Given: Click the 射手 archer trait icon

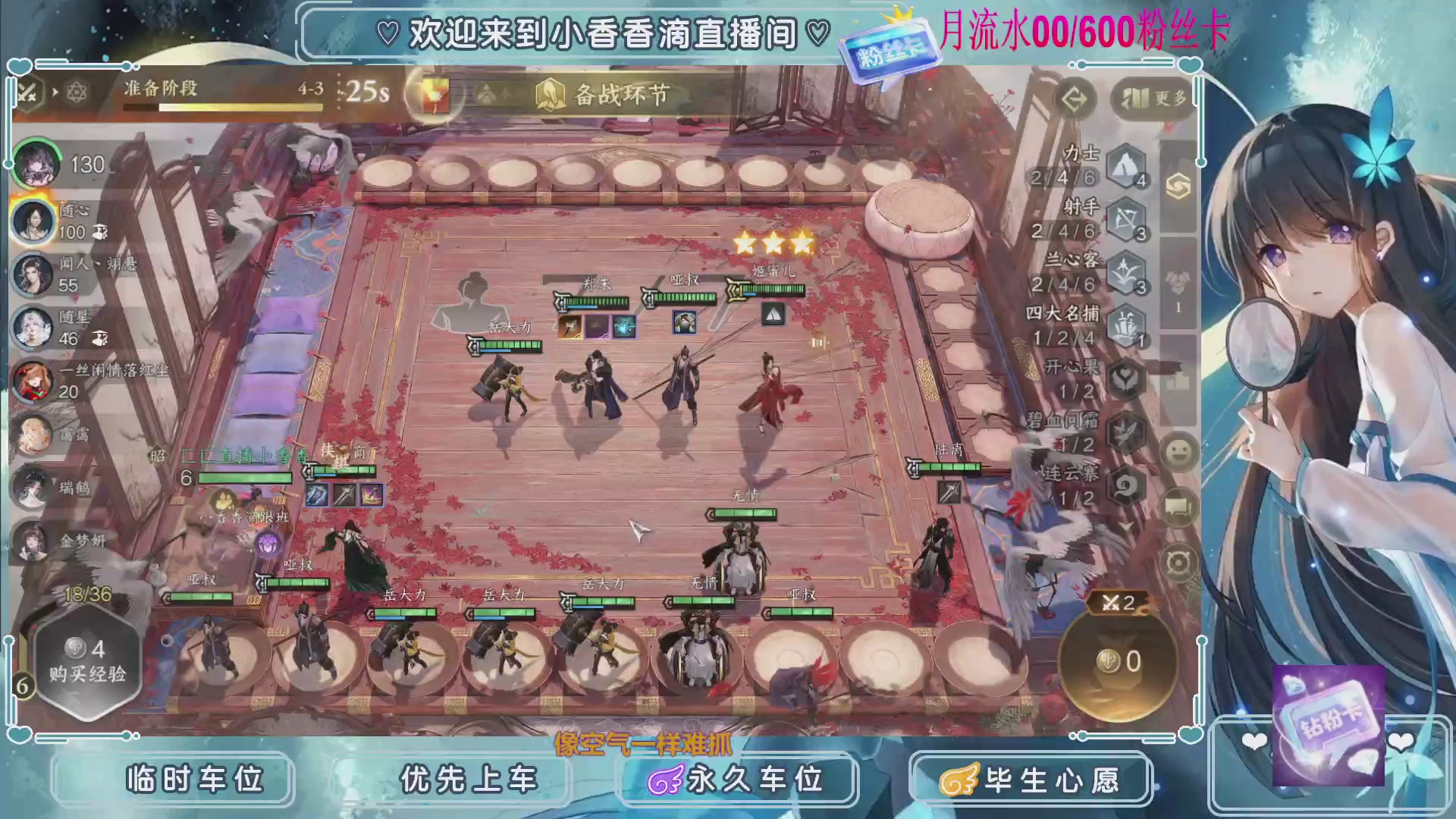Looking at the screenshot, I should pos(1125,218).
